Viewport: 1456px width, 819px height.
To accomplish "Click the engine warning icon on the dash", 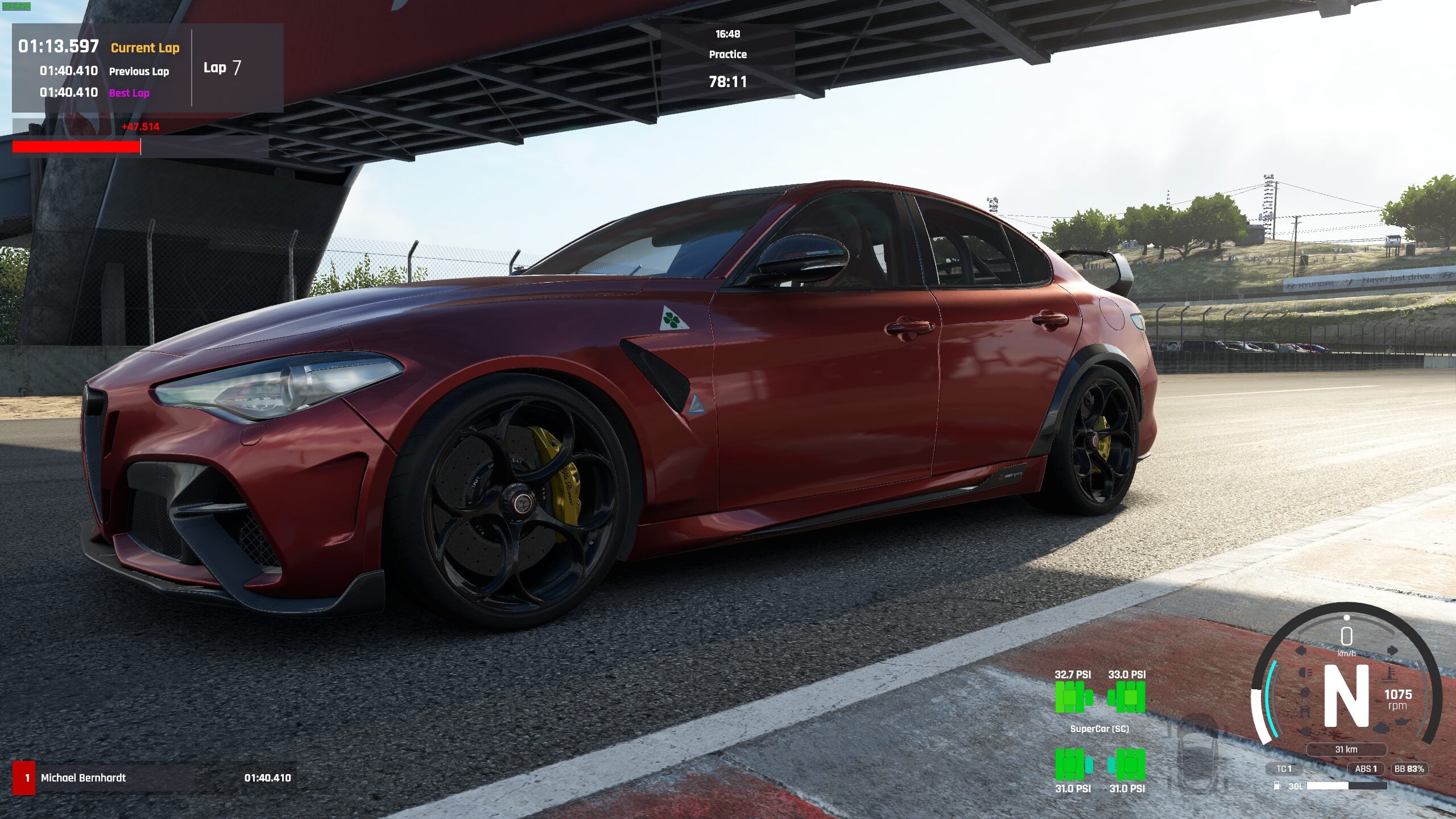I will tap(1380, 729).
